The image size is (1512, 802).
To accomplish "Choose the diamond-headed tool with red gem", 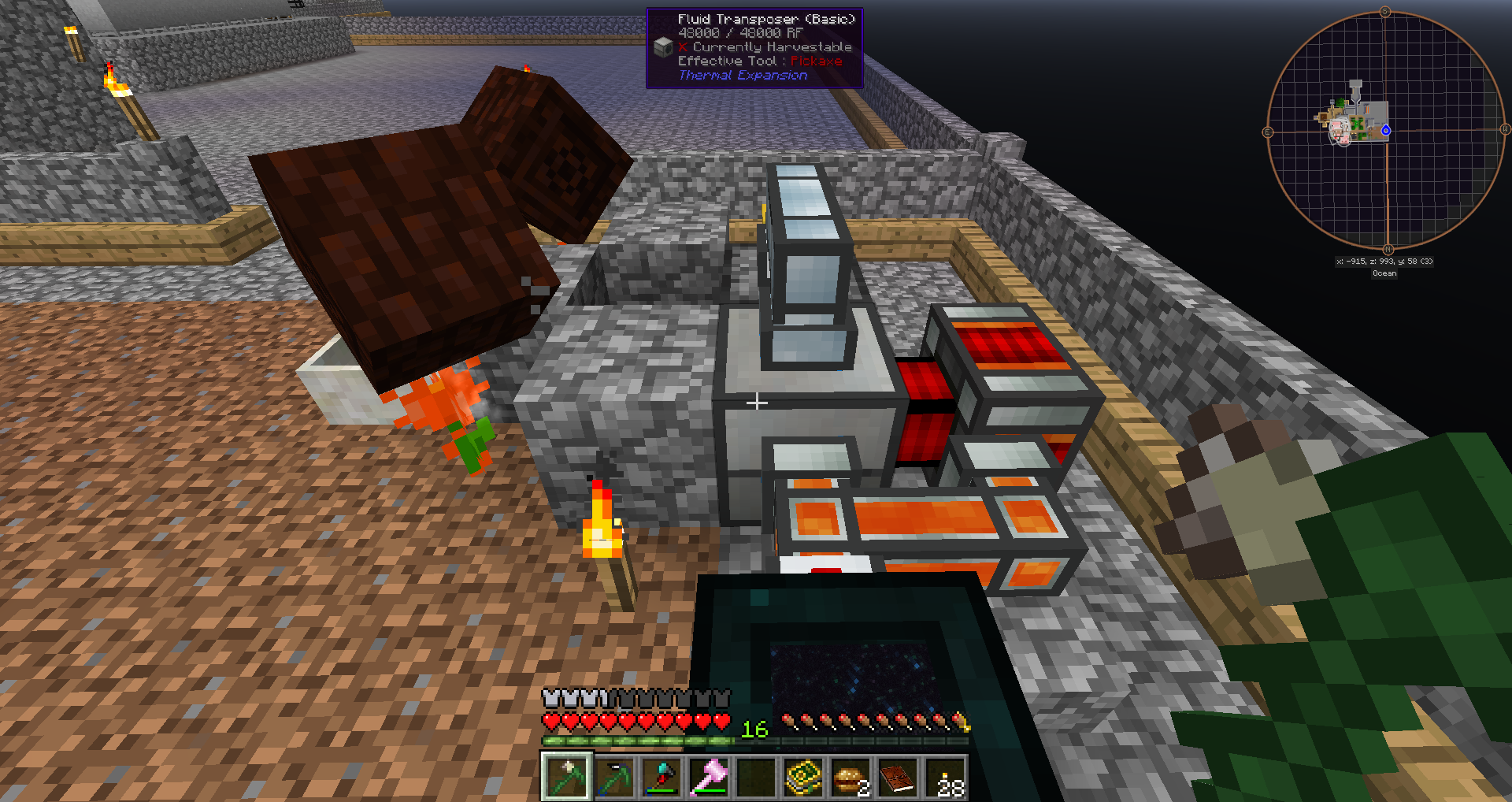I will (661, 777).
